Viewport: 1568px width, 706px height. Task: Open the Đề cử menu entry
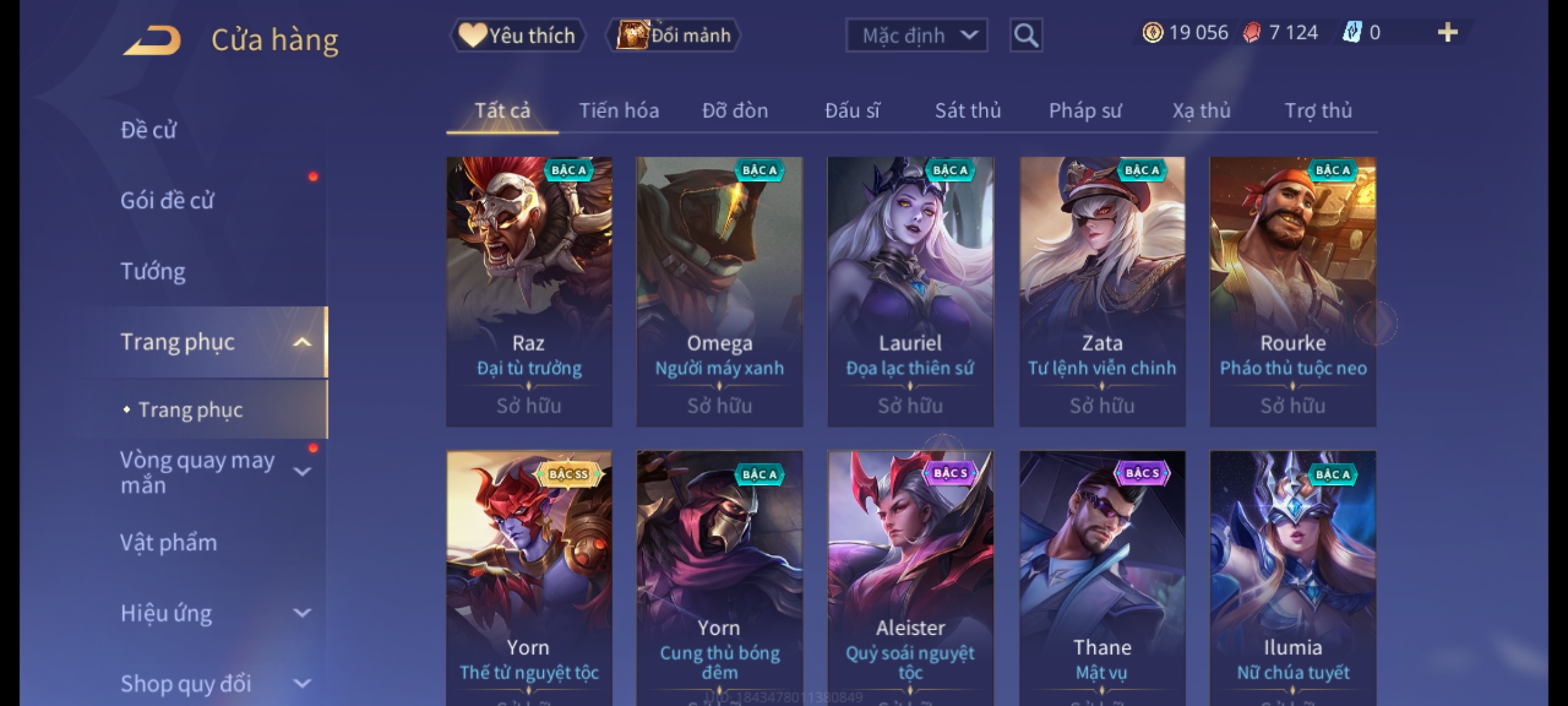pyautogui.click(x=149, y=130)
